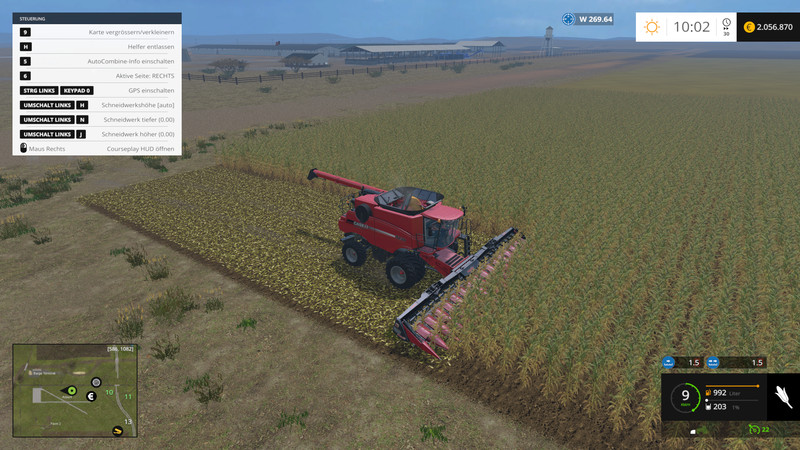Click the Euro coin money icon

click(x=749, y=27)
